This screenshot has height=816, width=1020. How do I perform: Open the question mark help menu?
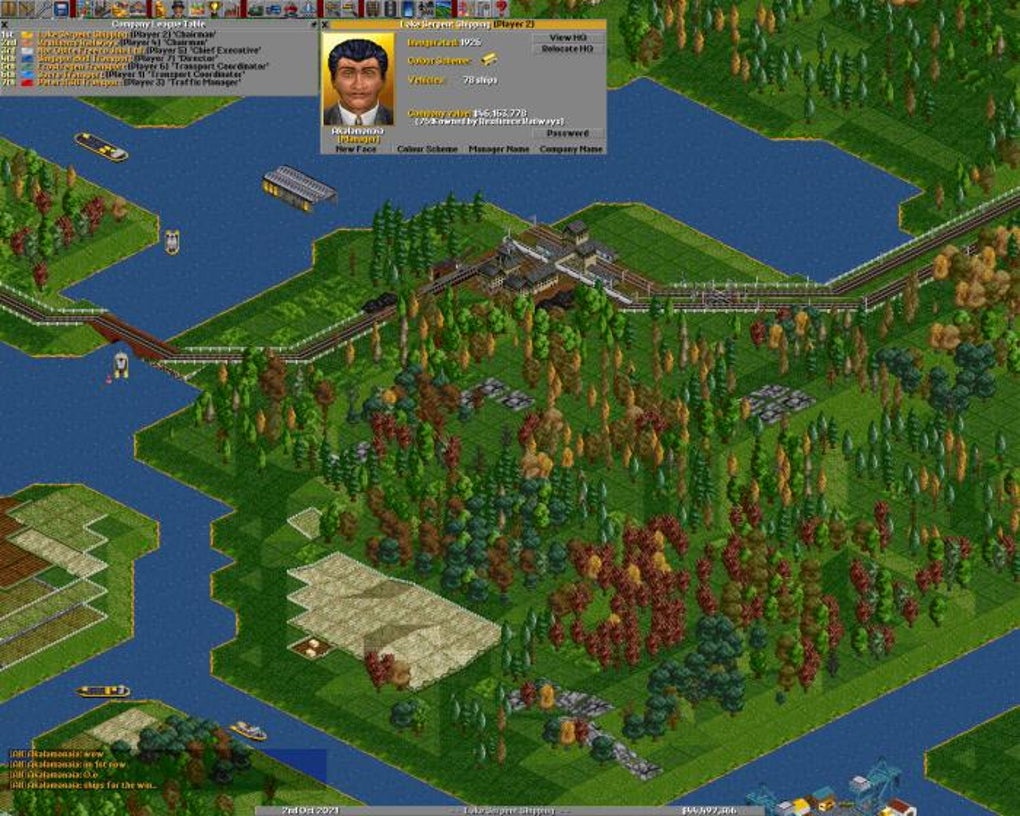coord(501,9)
